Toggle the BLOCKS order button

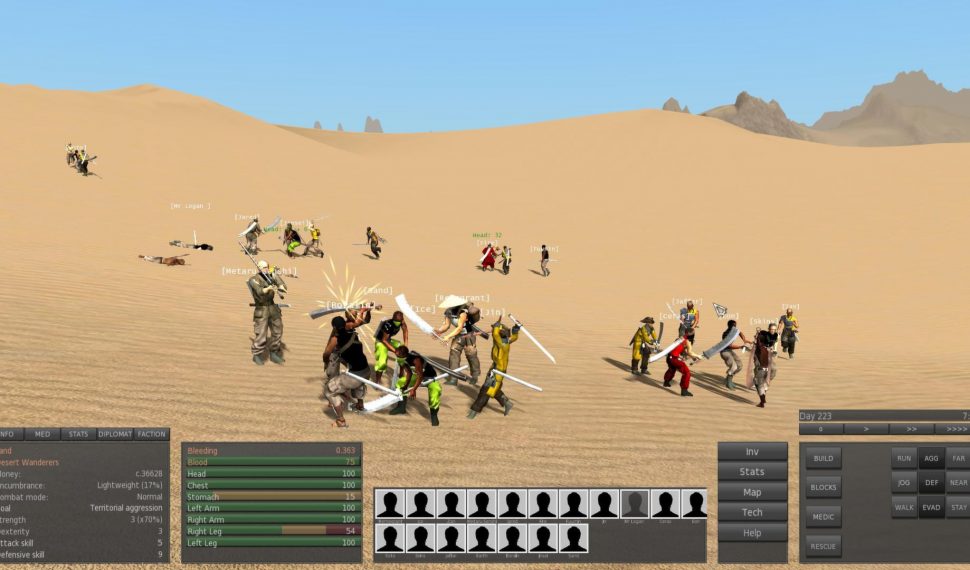point(823,487)
